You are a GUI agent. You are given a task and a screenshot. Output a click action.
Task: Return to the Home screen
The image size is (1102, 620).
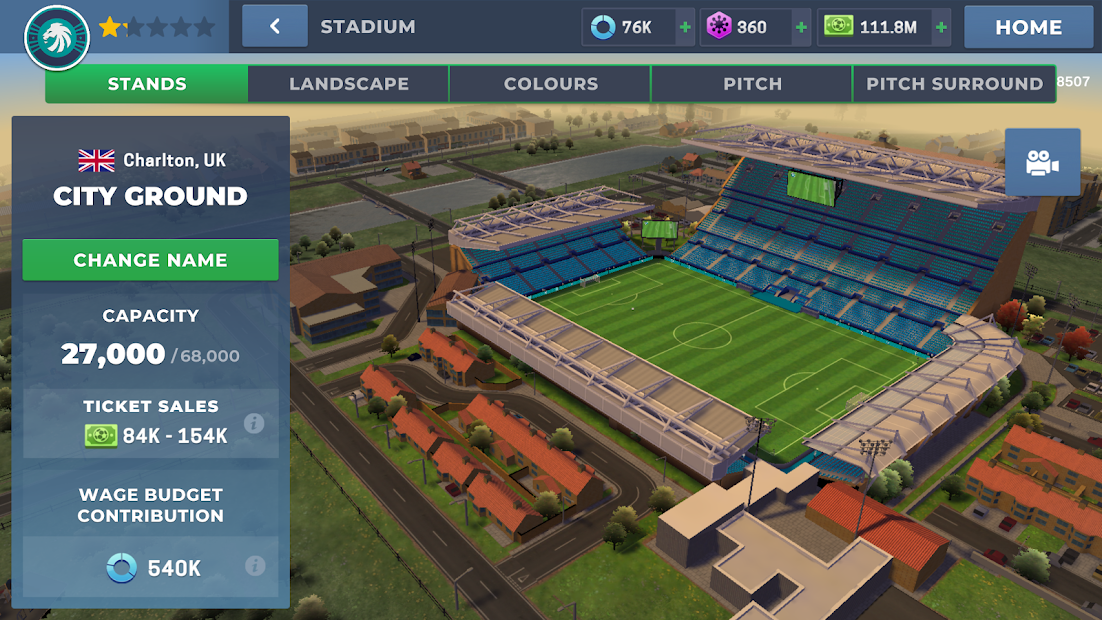coord(1028,27)
